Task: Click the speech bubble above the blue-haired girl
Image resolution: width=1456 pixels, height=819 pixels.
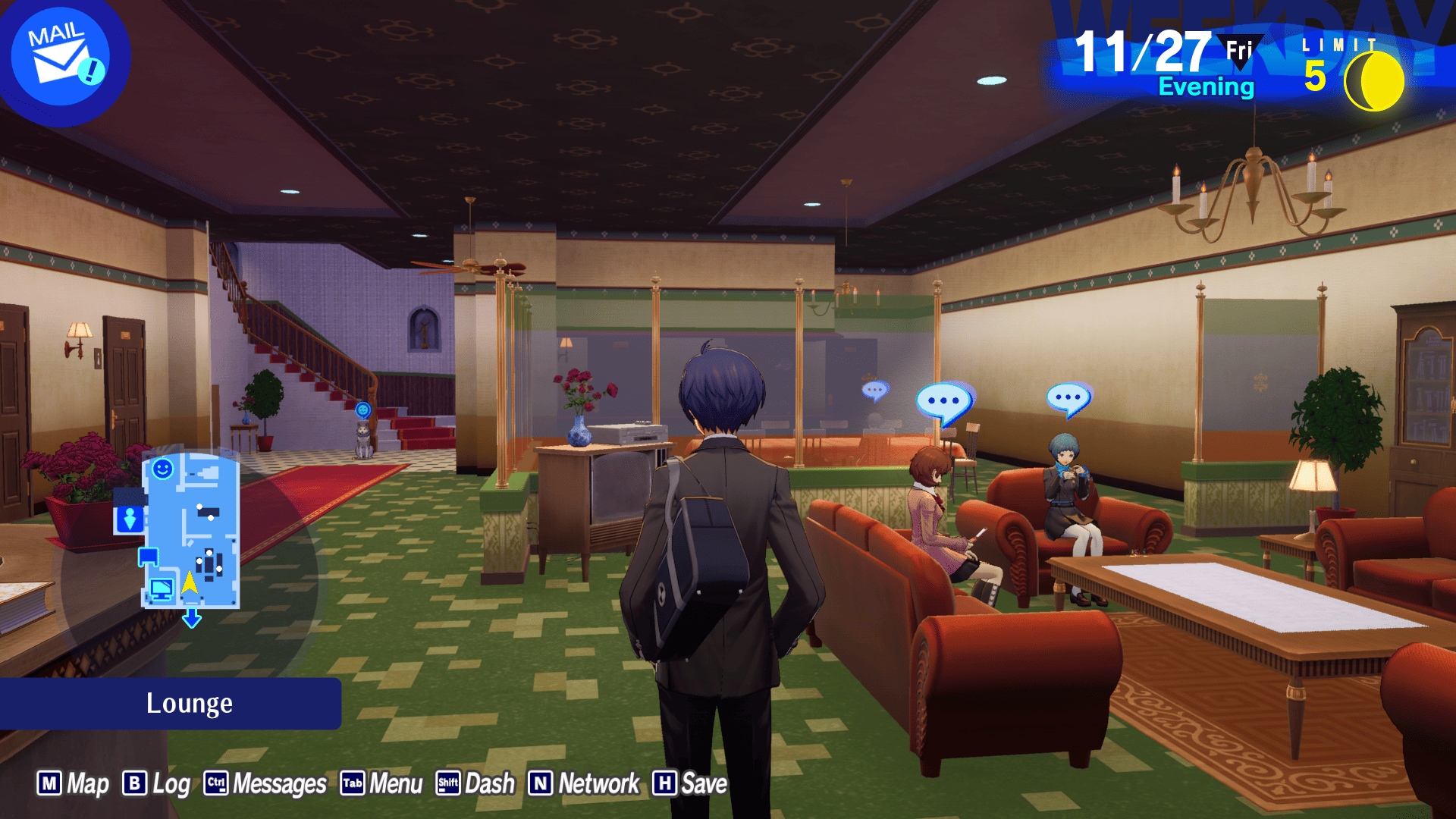Action: coord(1068,398)
